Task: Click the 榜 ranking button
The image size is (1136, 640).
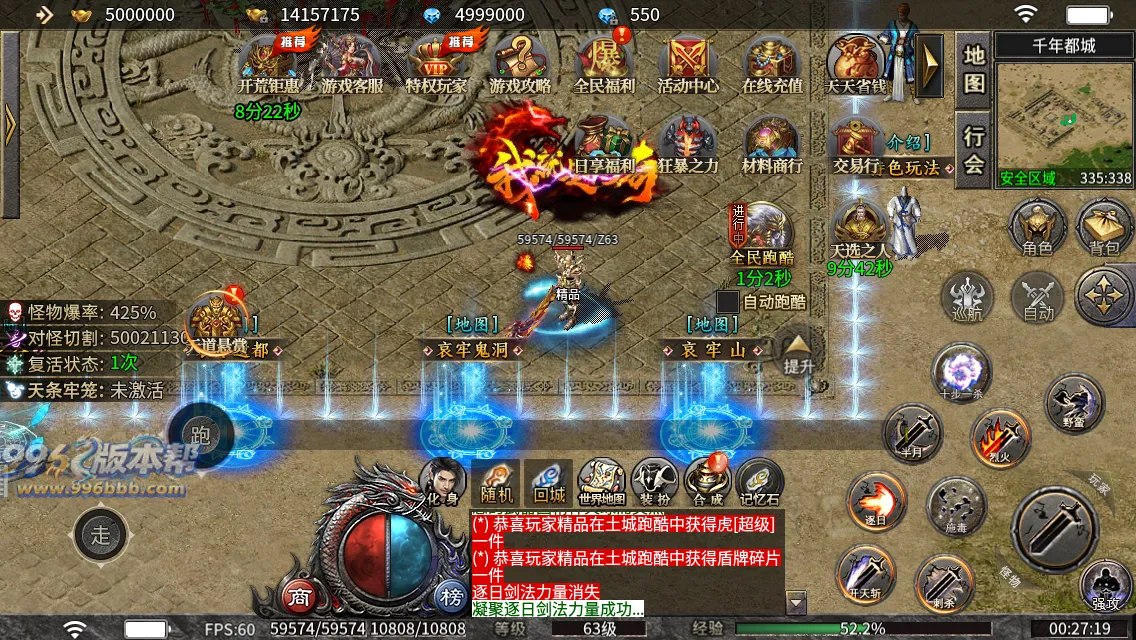Action: 449,598
